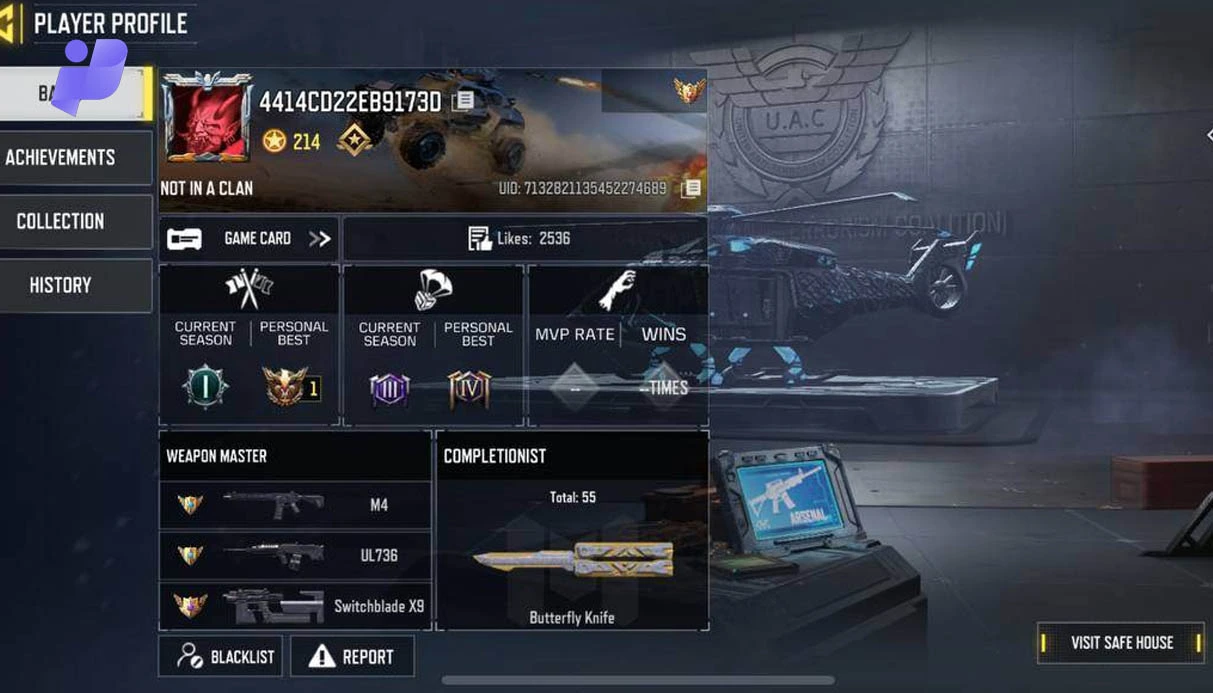Select the M4 weapon master row

pos(295,505)
